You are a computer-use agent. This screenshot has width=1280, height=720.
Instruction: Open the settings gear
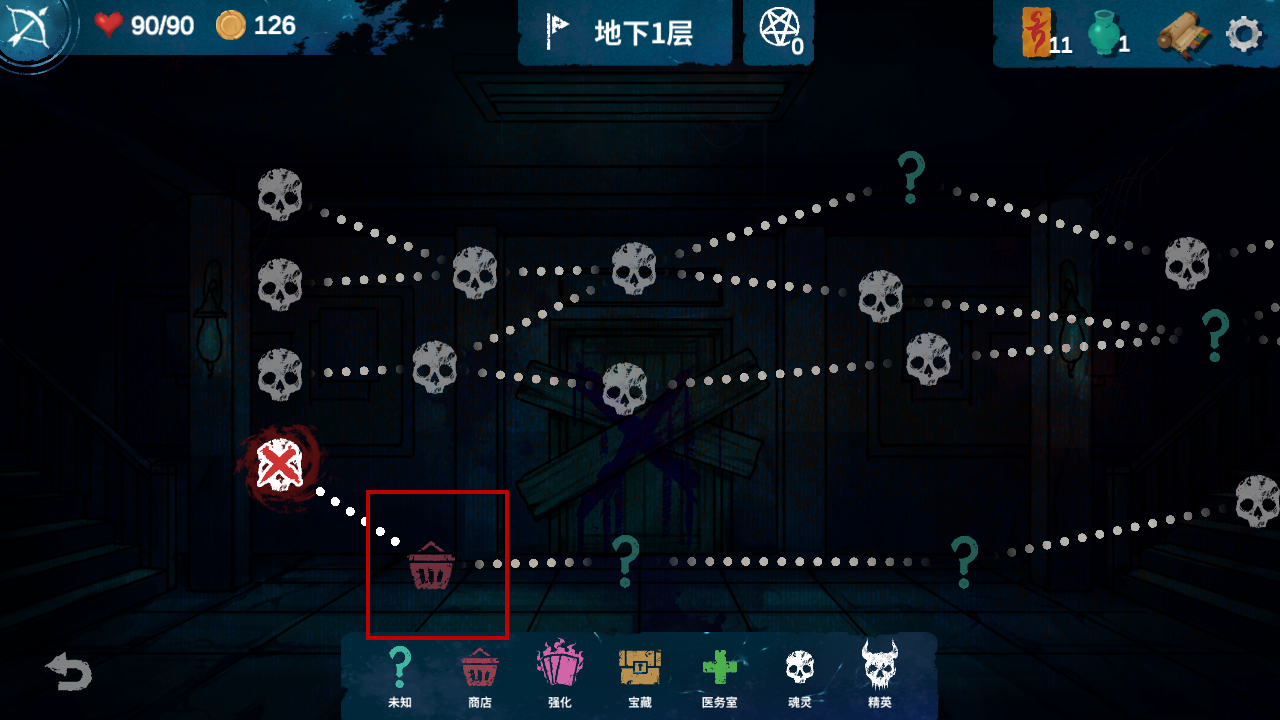pyautogui.click(x=1243, y=33)
